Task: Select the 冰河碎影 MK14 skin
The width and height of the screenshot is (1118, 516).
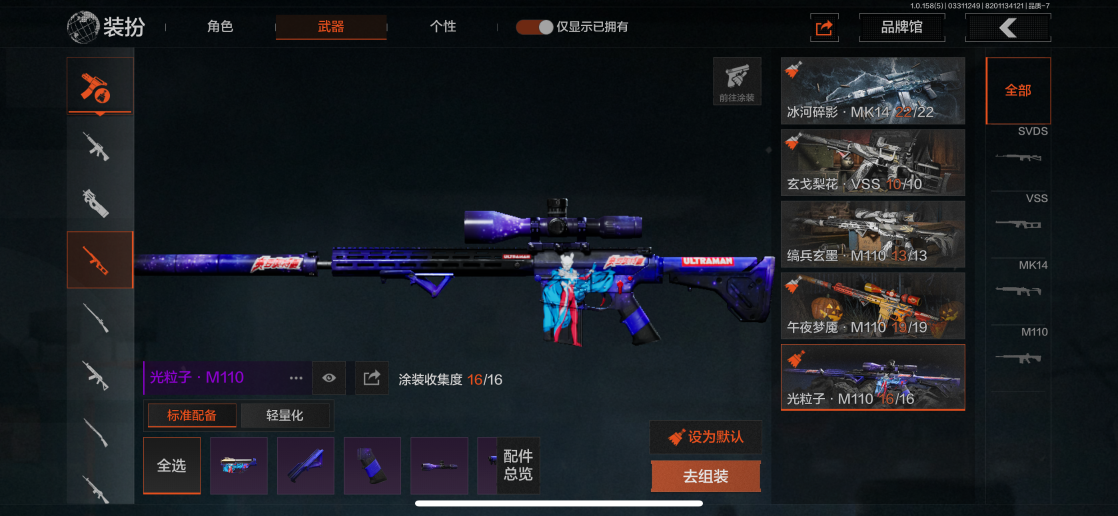Action: 873,90
